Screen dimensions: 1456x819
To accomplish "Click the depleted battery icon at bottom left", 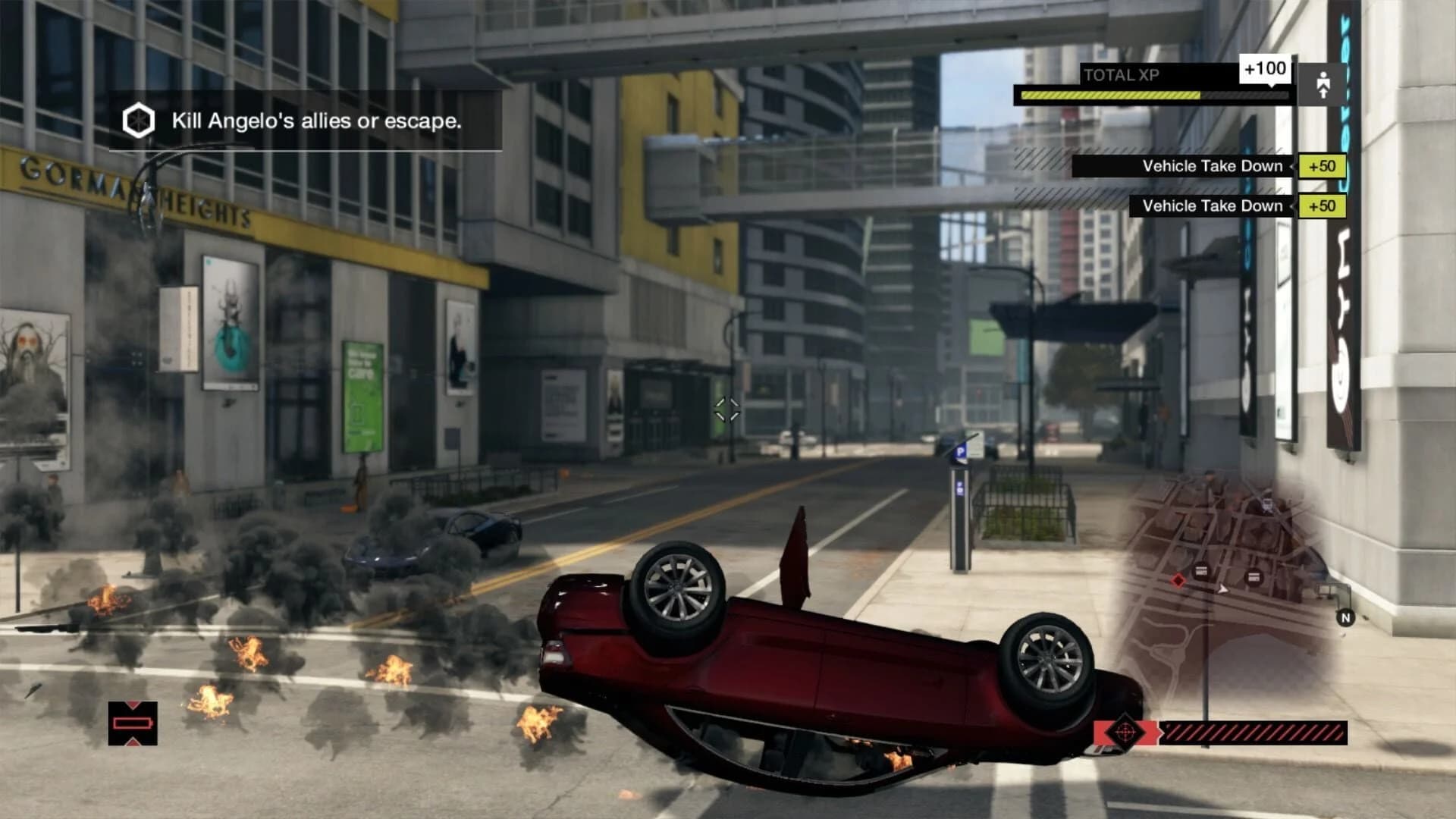I will 132,723.
